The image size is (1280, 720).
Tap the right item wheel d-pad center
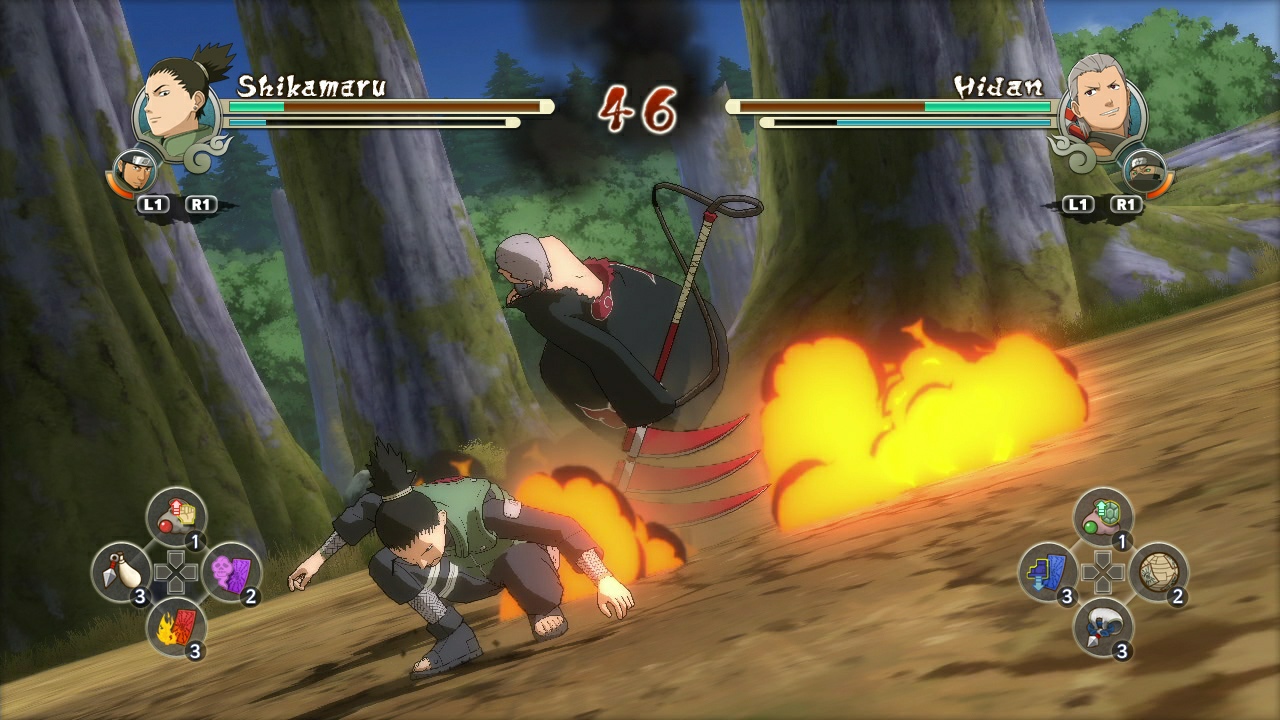[1102, 572]
